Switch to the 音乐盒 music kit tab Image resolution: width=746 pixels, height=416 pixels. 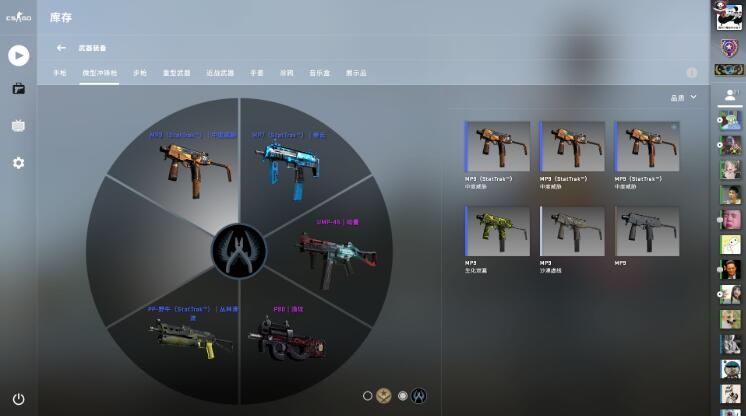(319, 73)
